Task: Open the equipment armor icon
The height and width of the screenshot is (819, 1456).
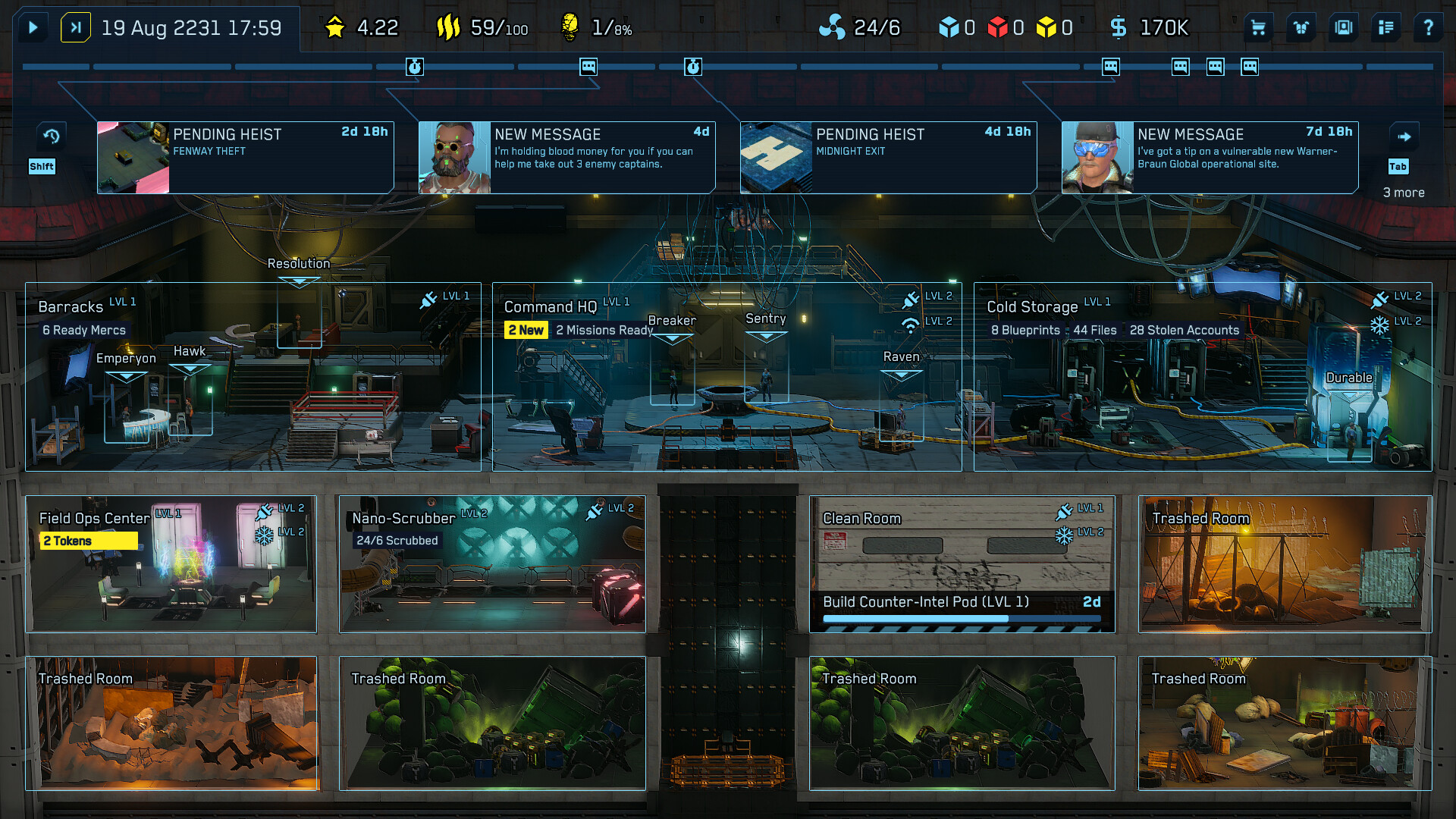Action: point(1300,27)
